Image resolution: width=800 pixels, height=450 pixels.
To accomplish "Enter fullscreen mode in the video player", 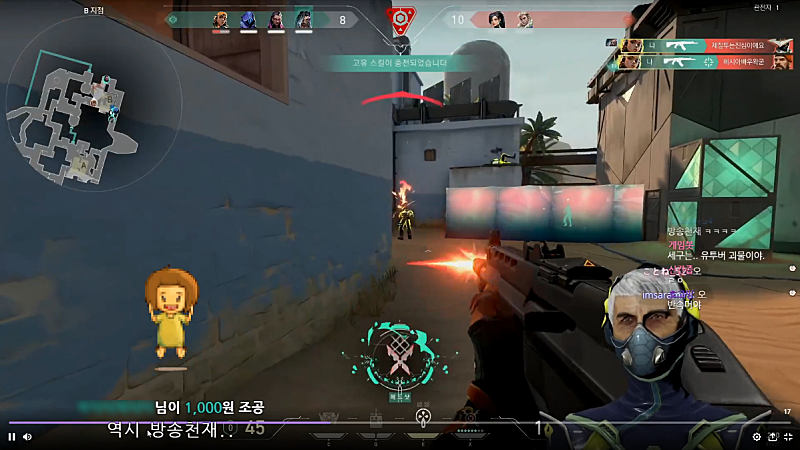I will point(789,437).
